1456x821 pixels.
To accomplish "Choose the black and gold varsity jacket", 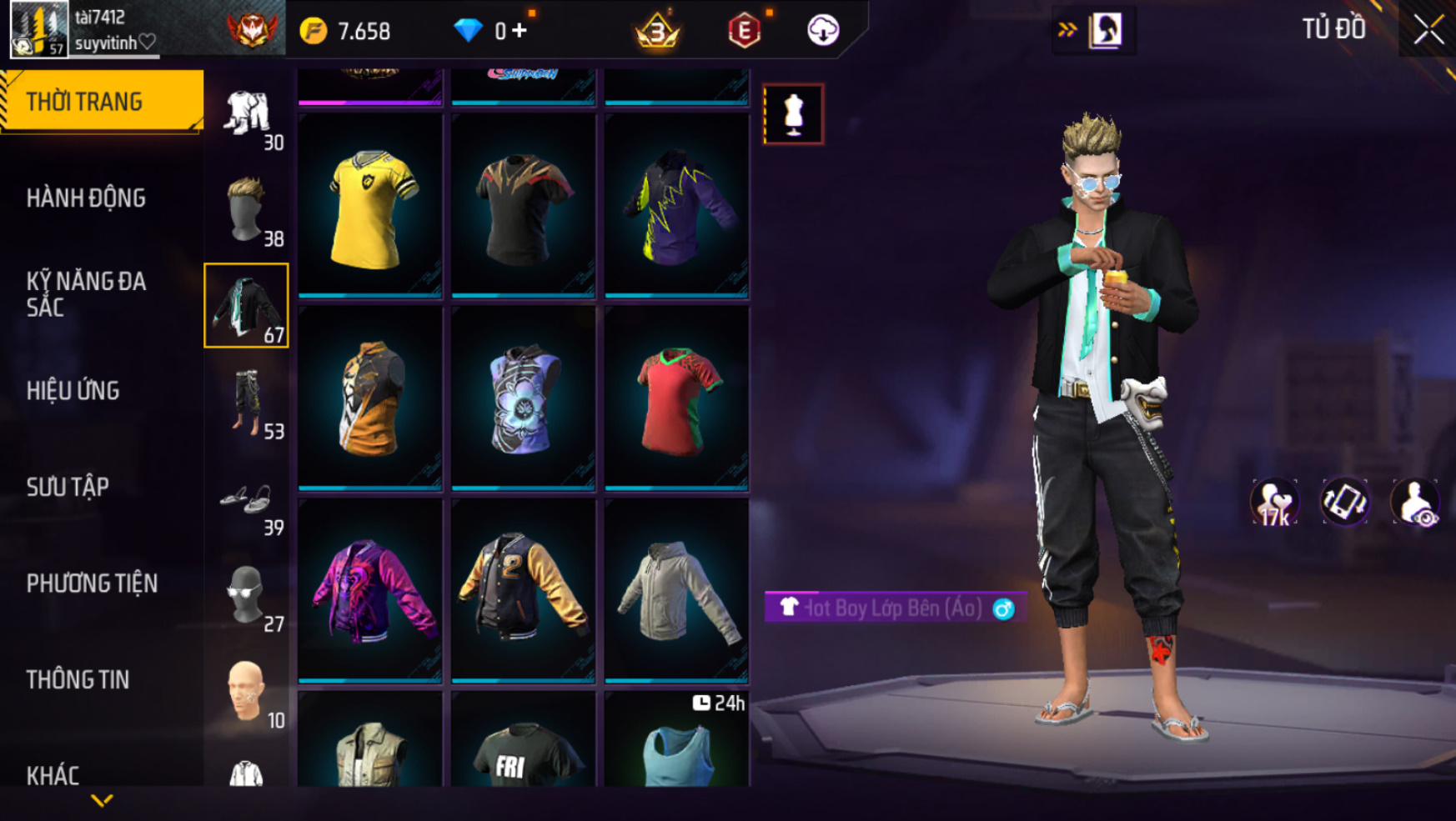I will click(523, 591).
